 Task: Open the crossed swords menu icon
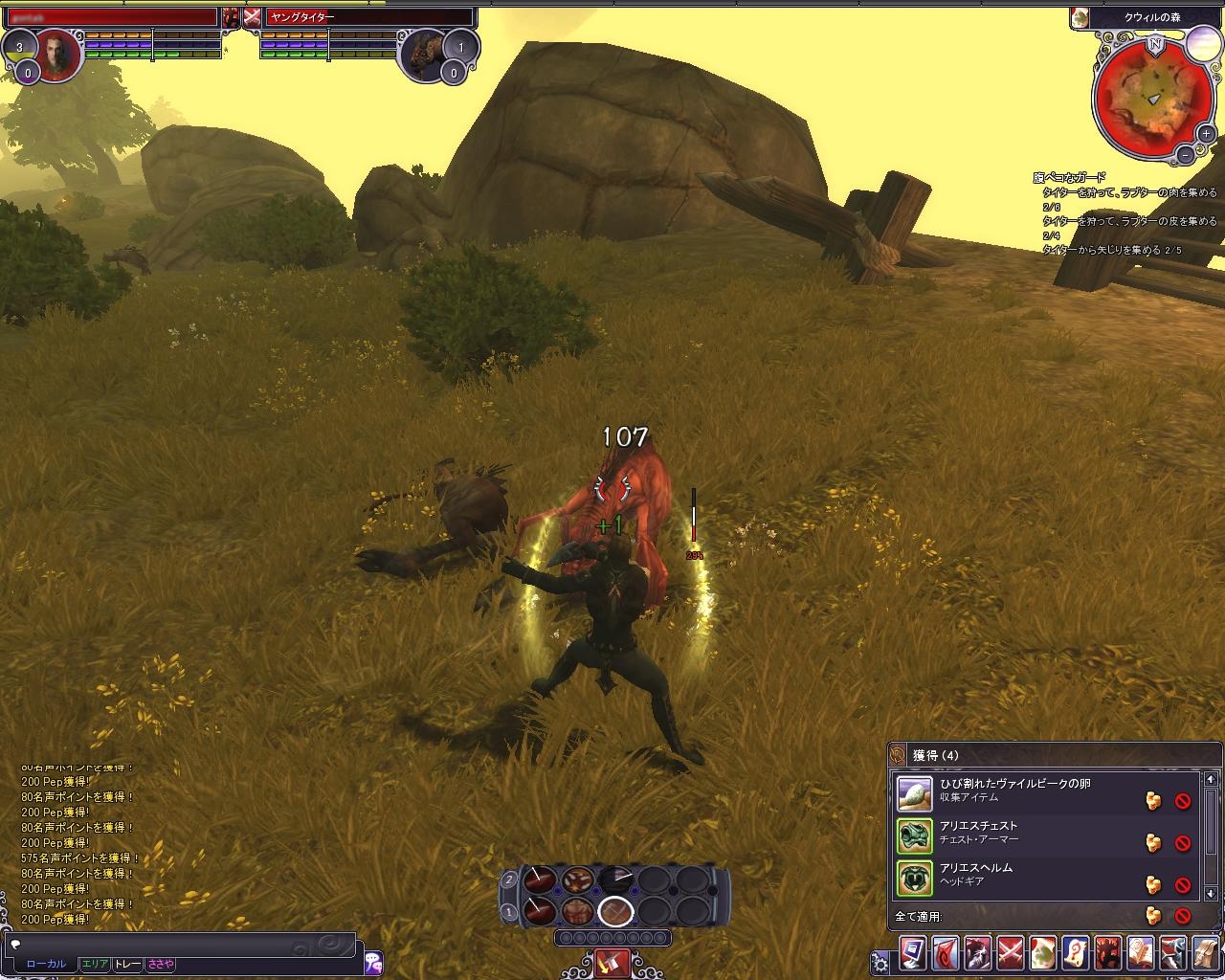tap(1011, 953)
